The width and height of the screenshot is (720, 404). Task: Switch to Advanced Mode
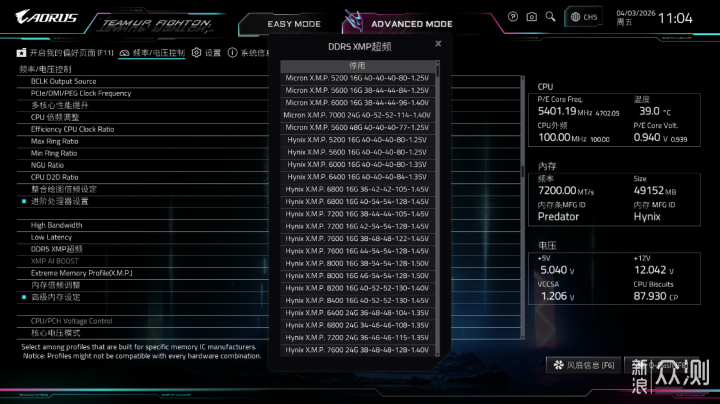pos(411,24)
